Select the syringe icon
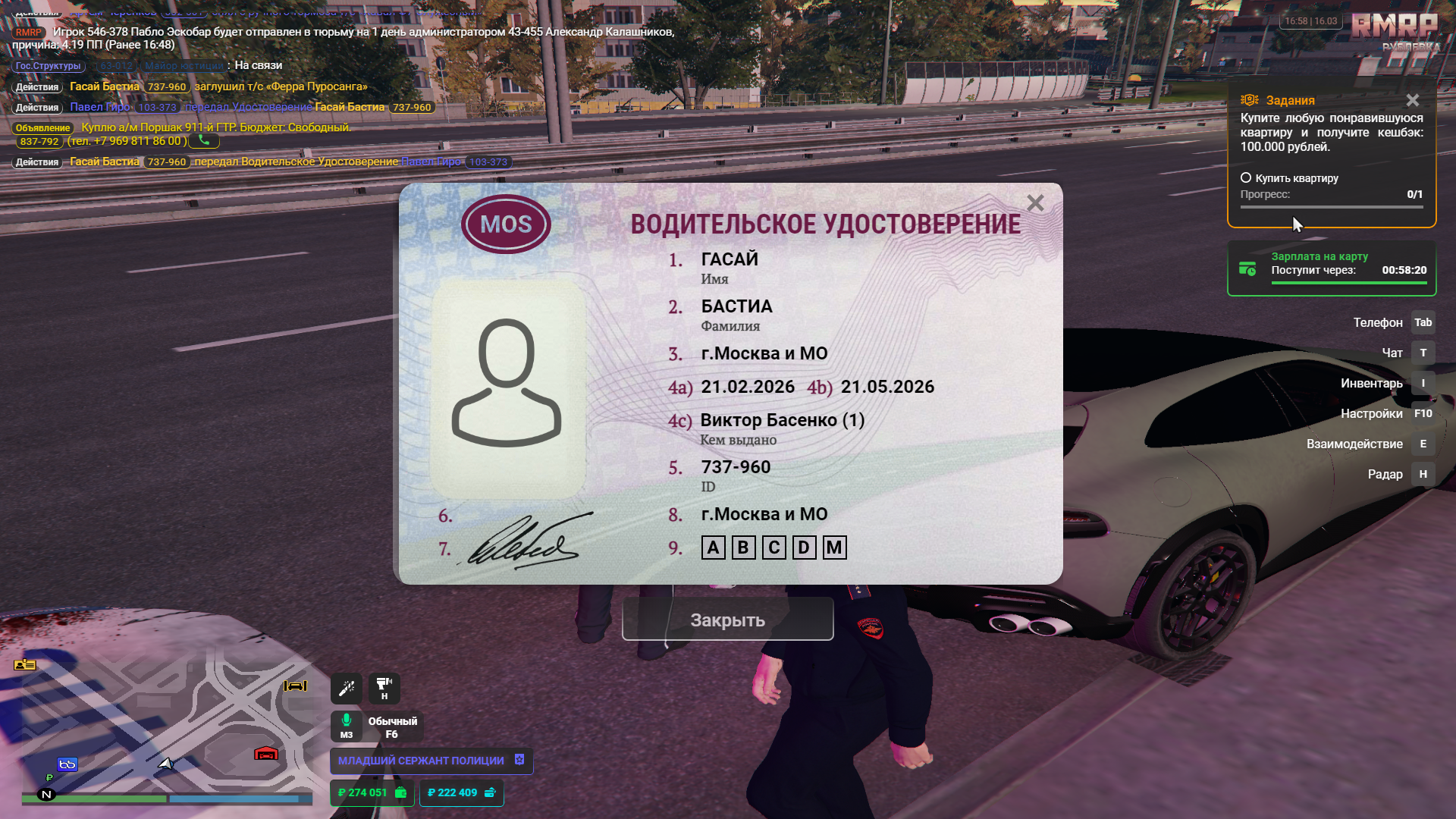1456x819 pixels. tap(347, 689)
